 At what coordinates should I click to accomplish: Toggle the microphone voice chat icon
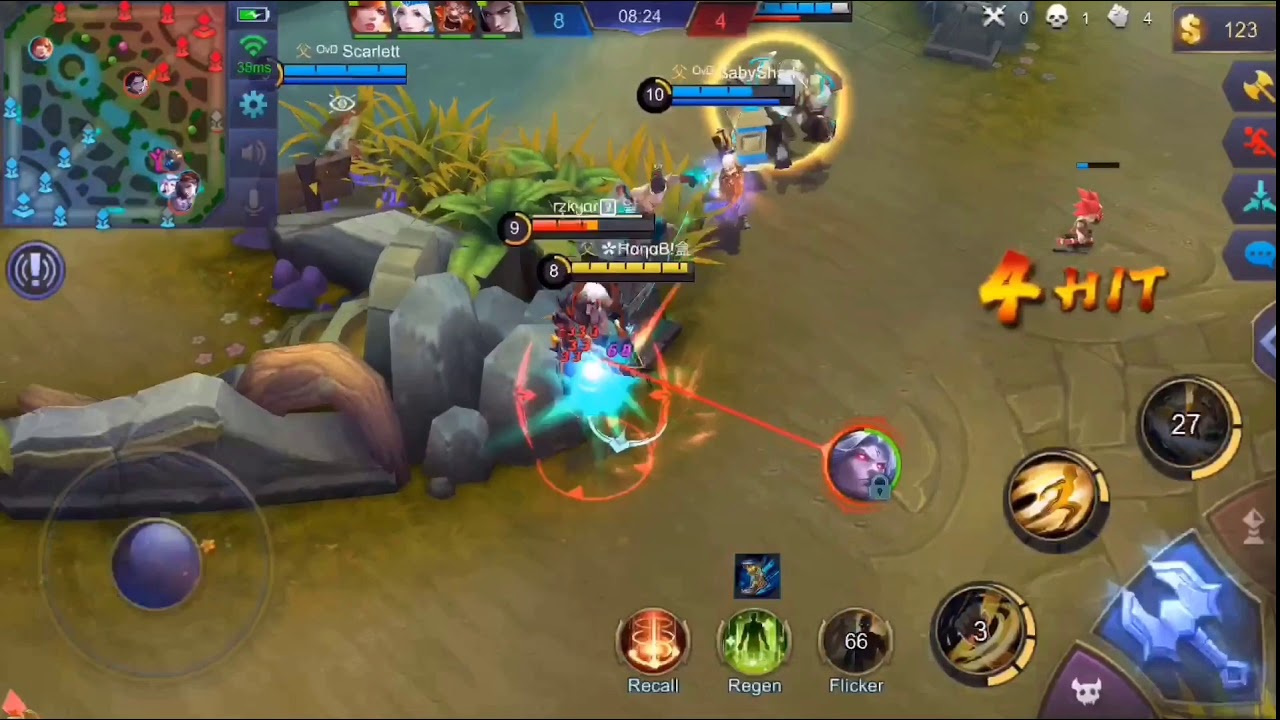253,198
